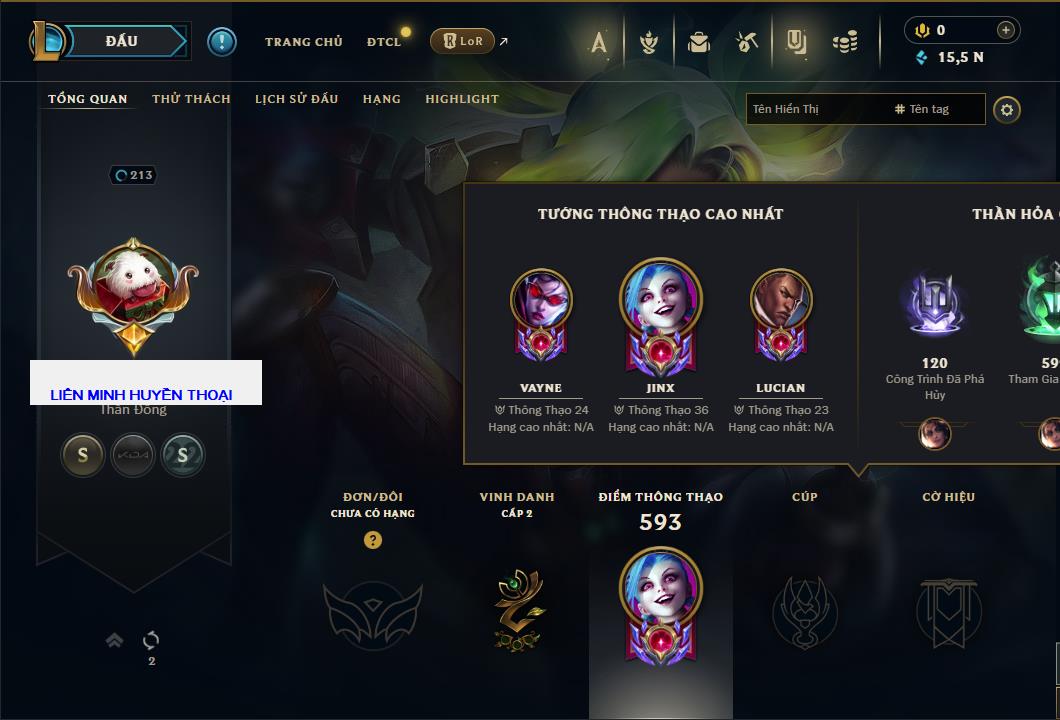Show the HIGHLIGHT tab
The width and height of the screenshot is (1060, 720).
click(461, 99)
